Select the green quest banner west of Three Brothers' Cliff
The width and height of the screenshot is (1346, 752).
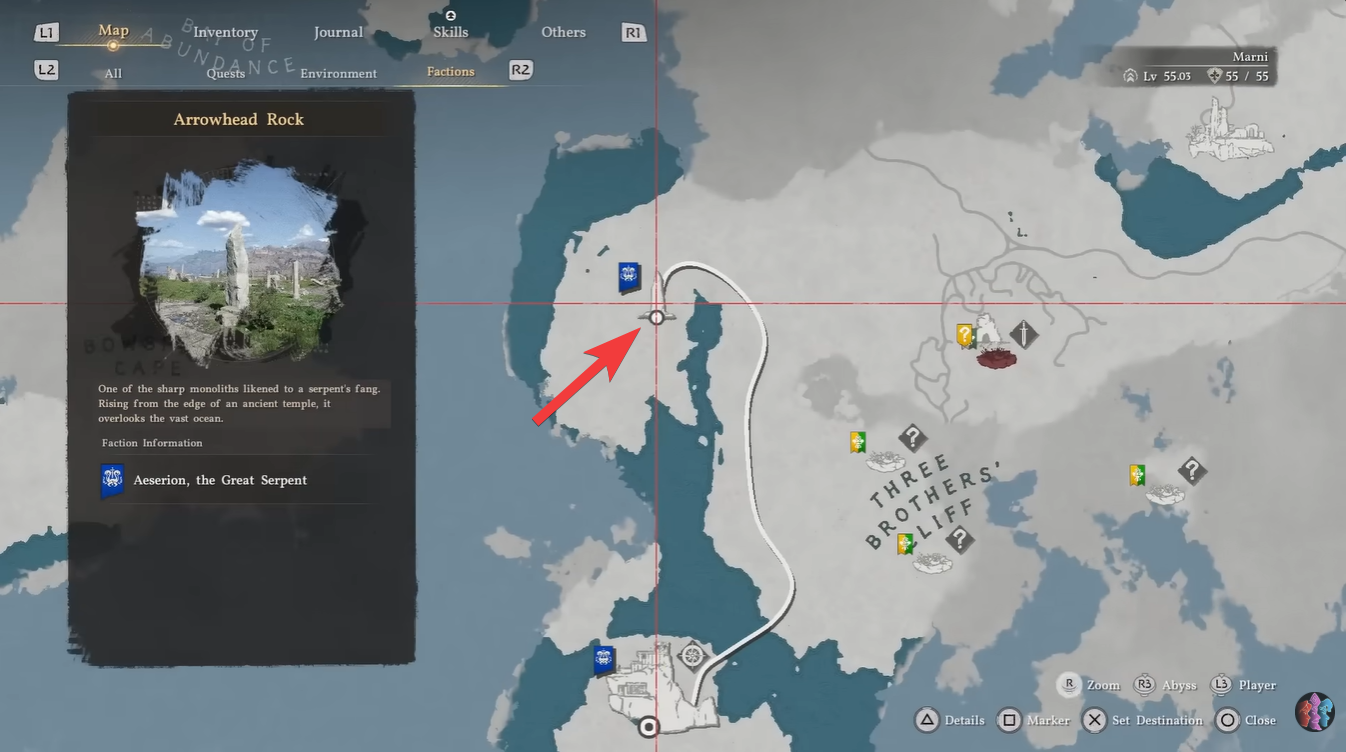pyautogui.click(x=856, y=441)
